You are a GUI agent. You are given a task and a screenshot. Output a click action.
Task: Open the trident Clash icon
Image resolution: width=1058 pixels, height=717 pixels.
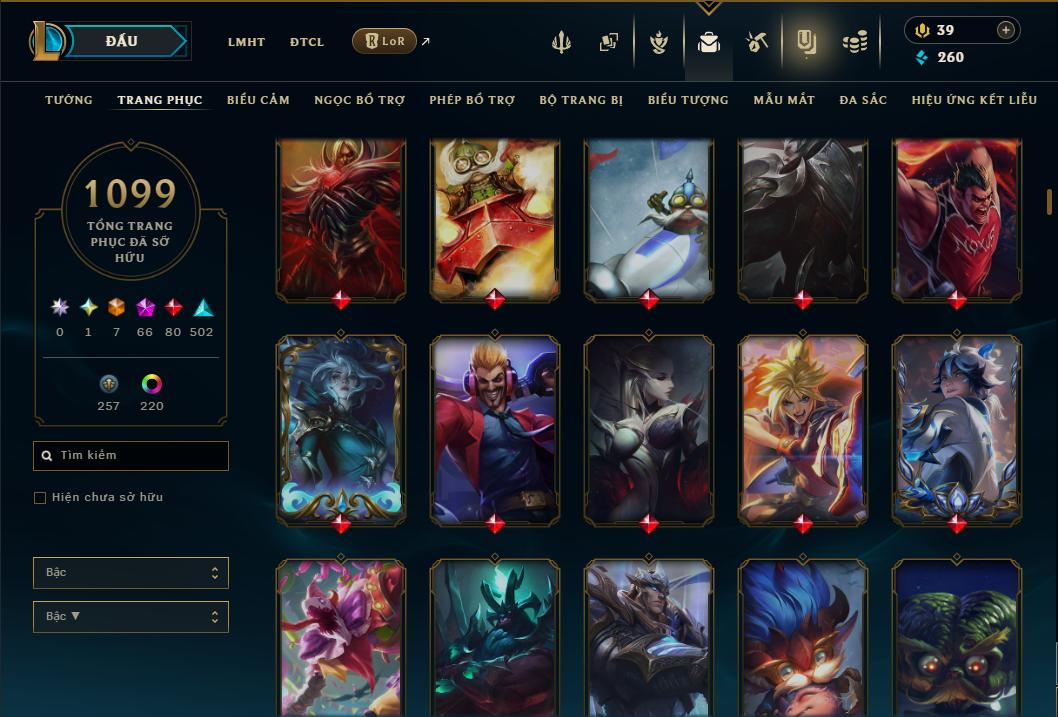coord(561,42)
